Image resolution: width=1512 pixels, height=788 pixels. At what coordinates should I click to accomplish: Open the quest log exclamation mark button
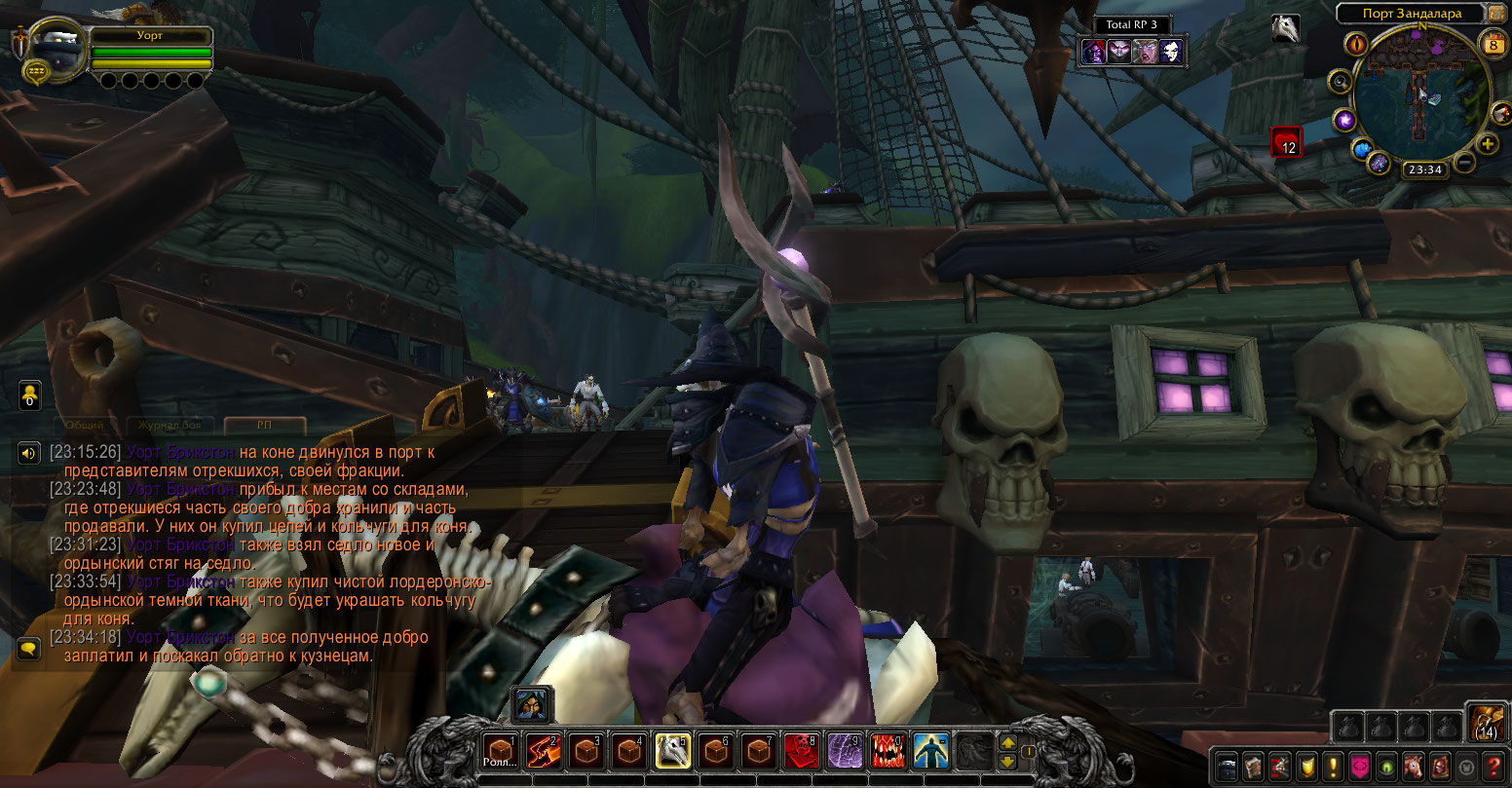point(1332,766)
